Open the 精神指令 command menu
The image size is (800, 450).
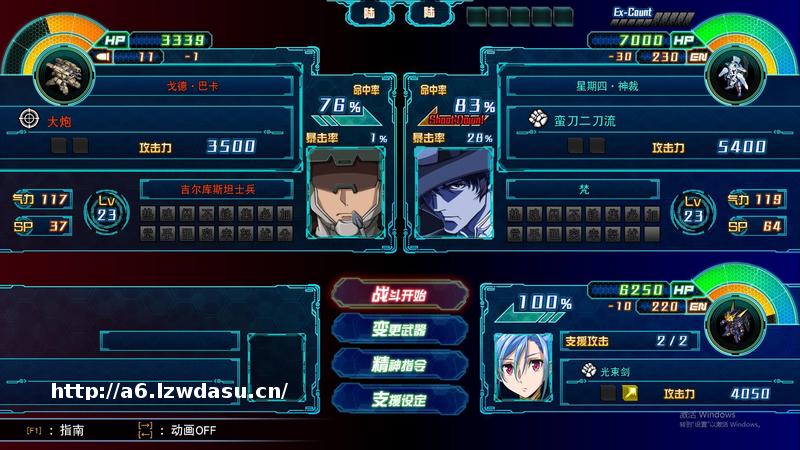(400, 363)
